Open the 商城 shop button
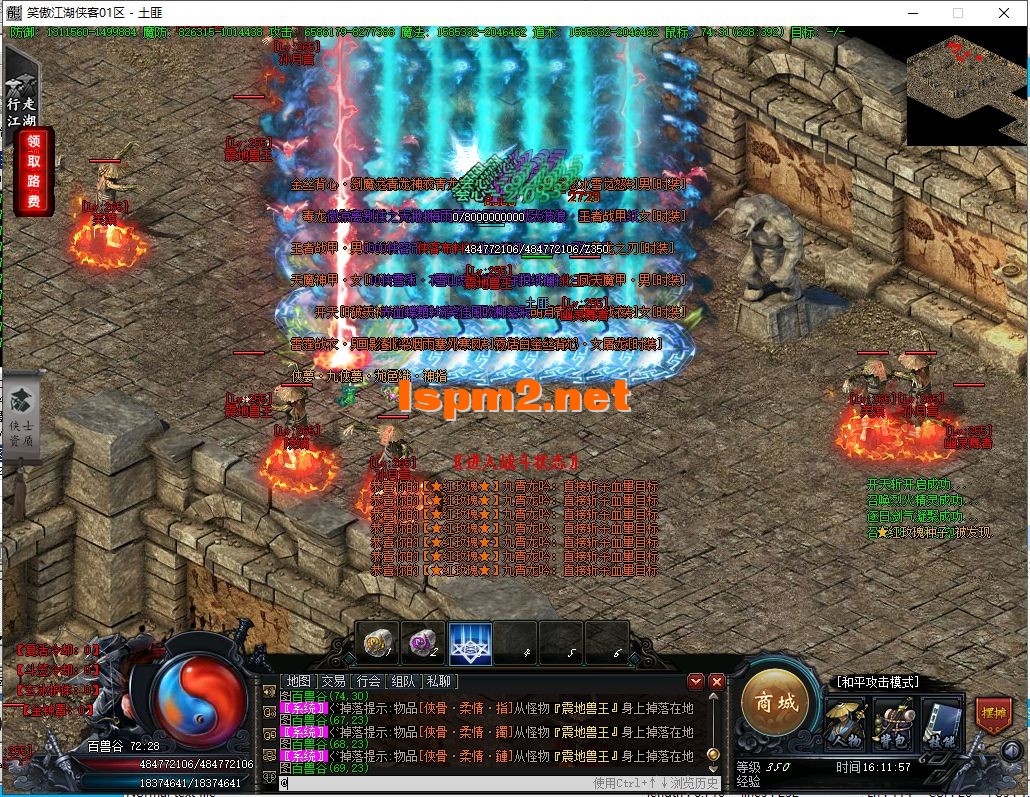 (x=775, y=703)
